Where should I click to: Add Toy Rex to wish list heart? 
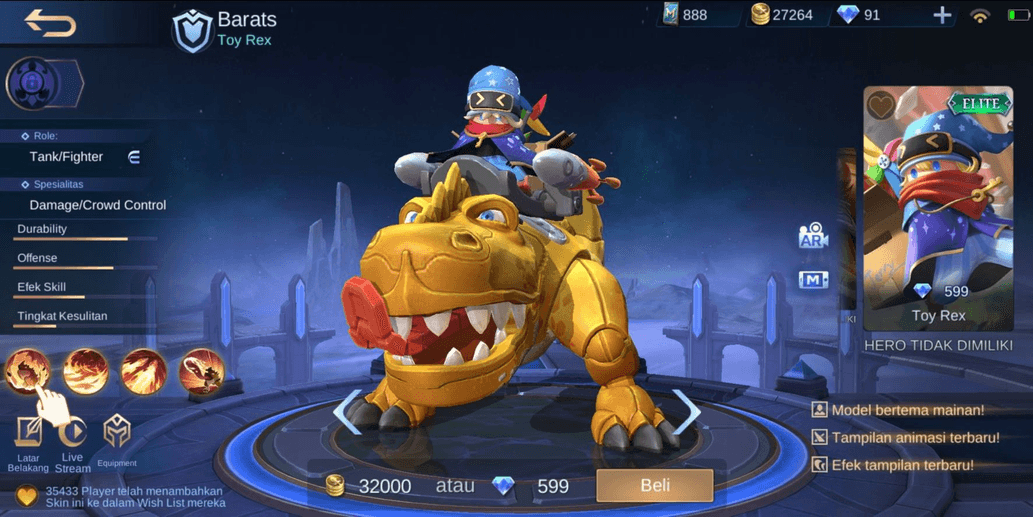[881, 105]
